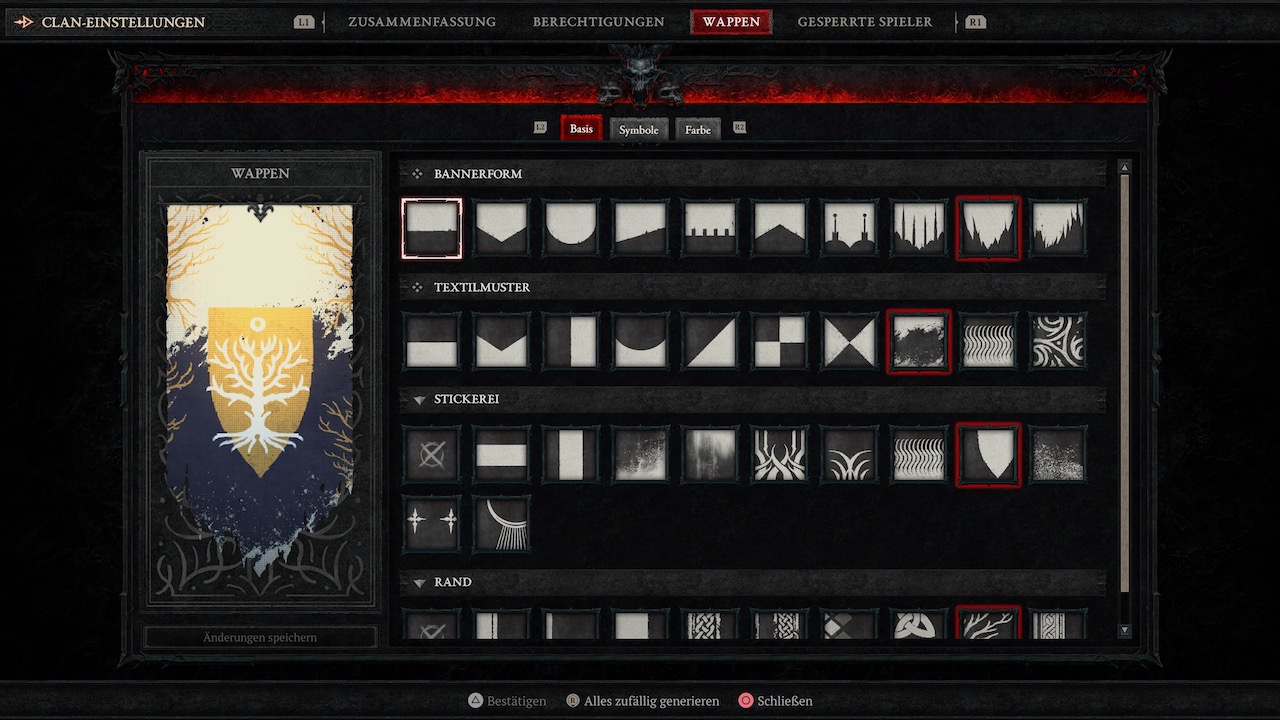The height and width of the screenshot is (720, 1280).
Task: Select the Wappen tab
Action: coord(731,22)
